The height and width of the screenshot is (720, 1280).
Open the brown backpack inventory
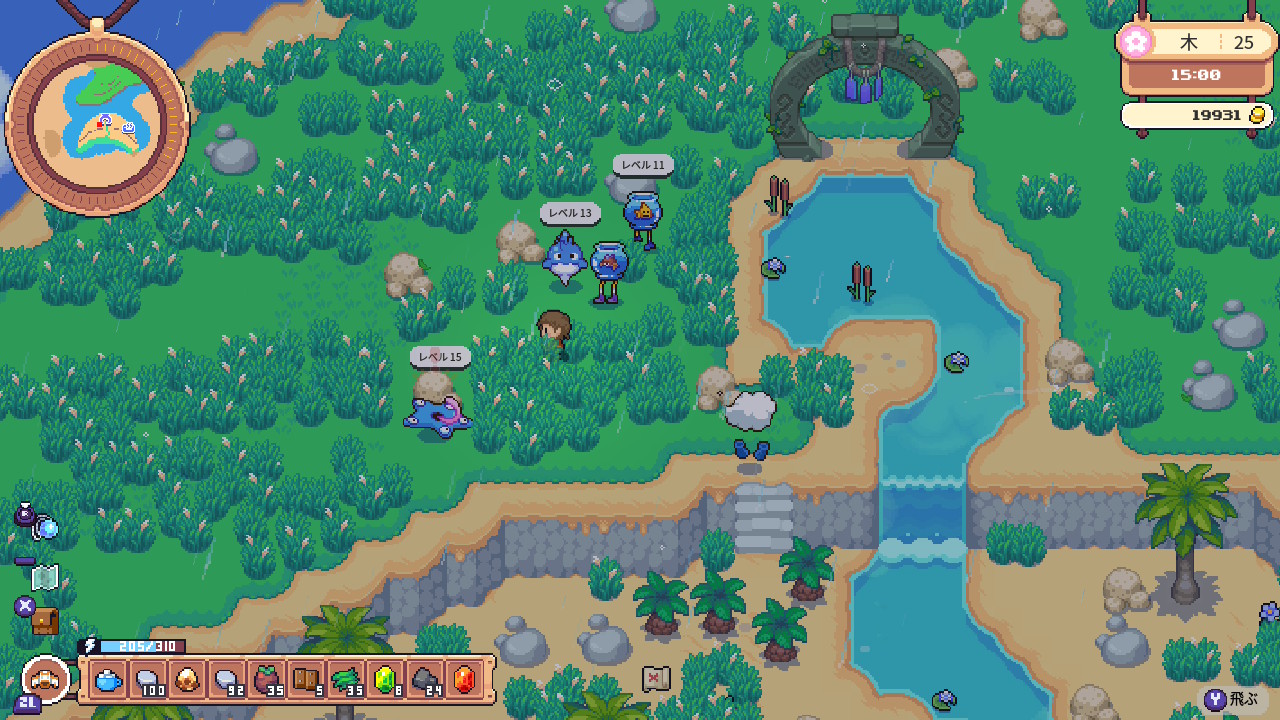pos(45,621)
